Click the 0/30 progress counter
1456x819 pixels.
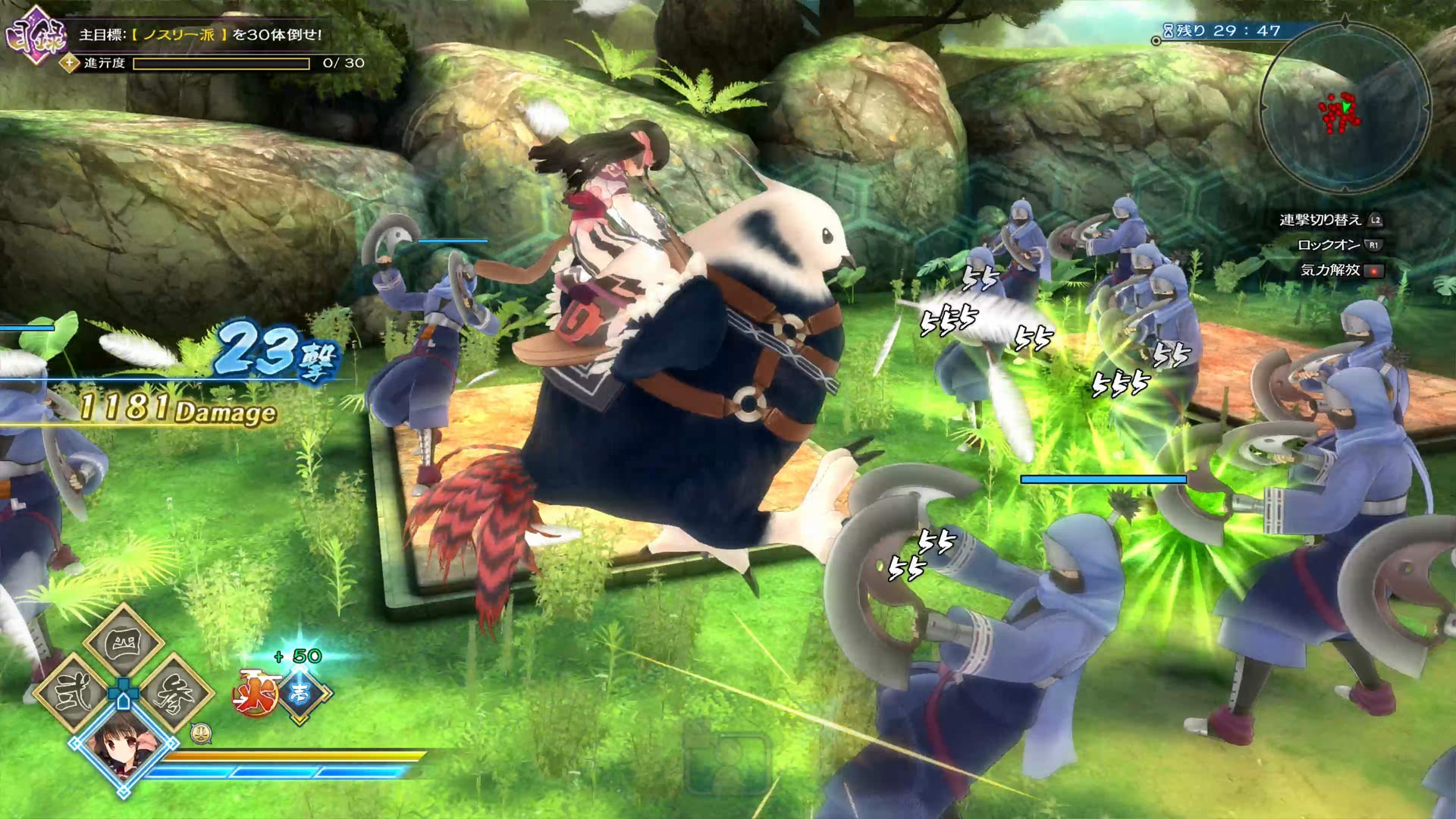(x=344, y=63)
